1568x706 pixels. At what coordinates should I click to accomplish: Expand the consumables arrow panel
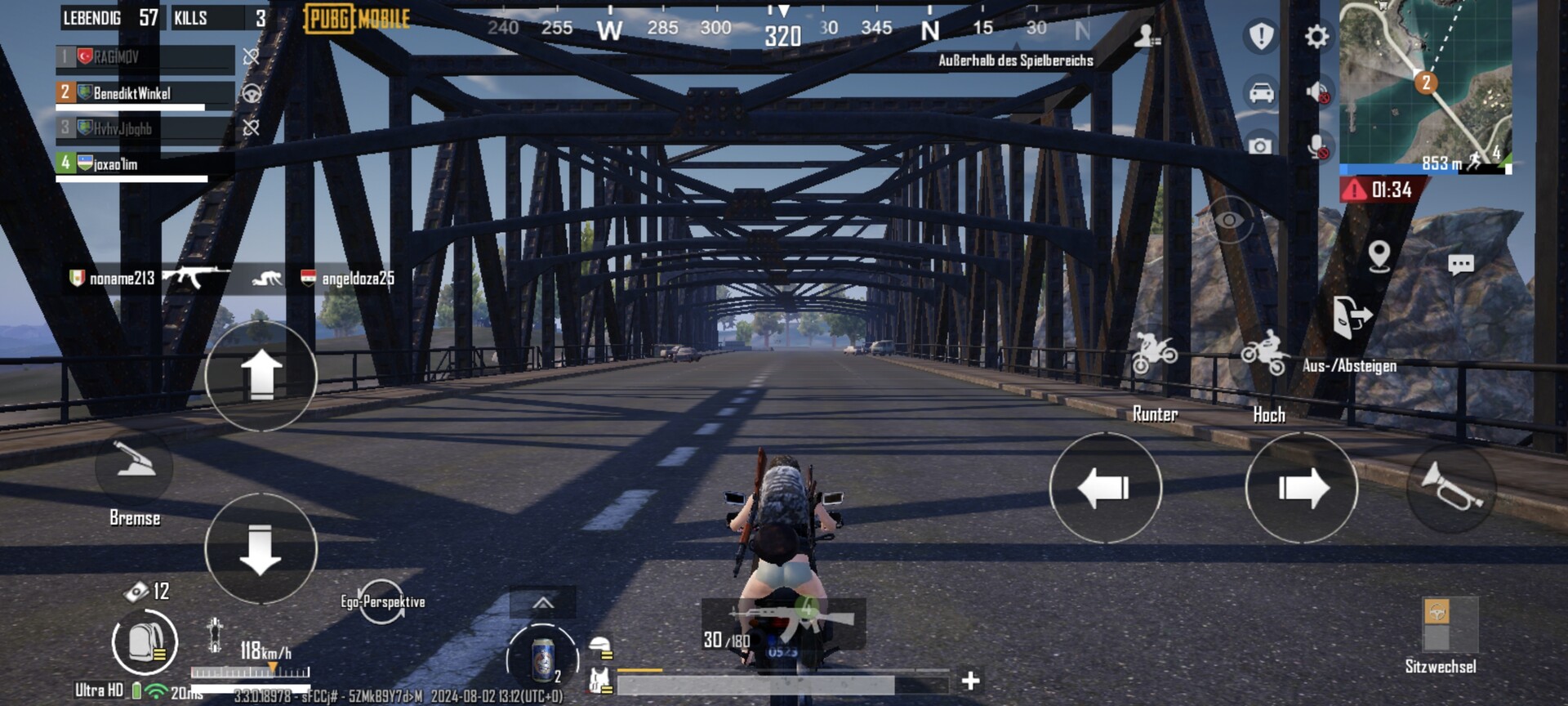click(x=543, y=604)
